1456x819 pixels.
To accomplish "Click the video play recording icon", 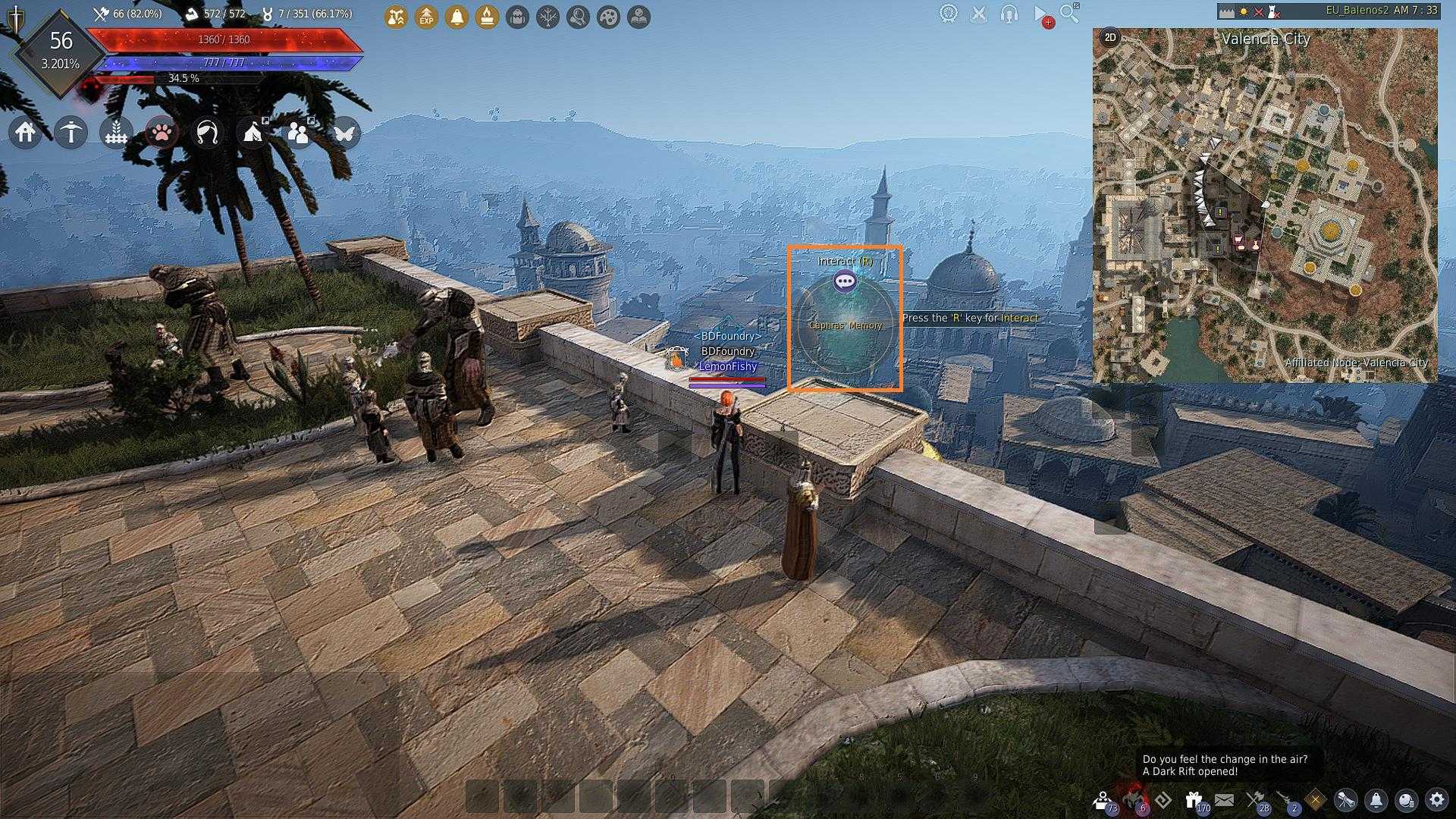I will (1041, 14).
